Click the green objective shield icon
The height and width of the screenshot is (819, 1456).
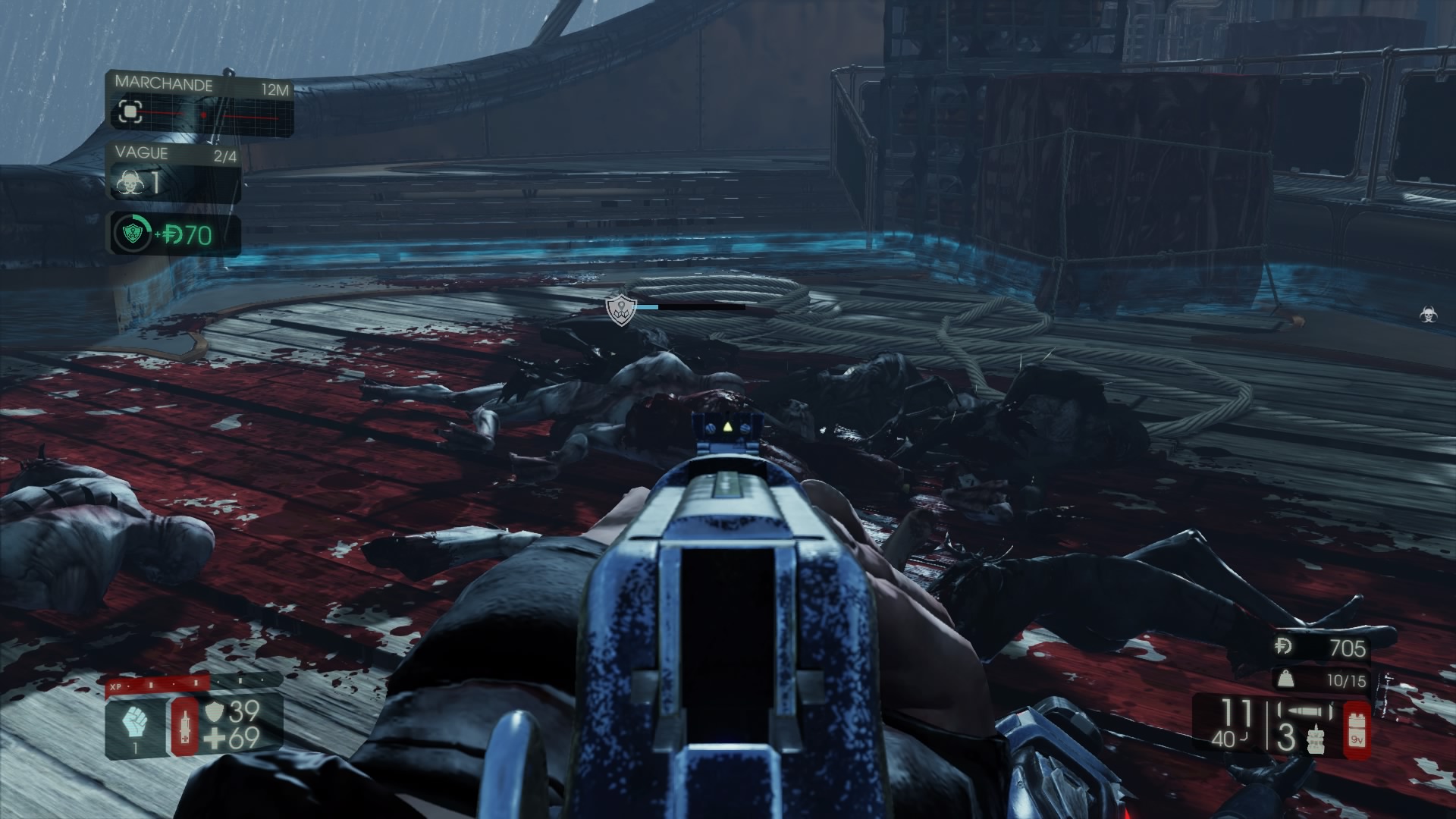click(131, 234)
